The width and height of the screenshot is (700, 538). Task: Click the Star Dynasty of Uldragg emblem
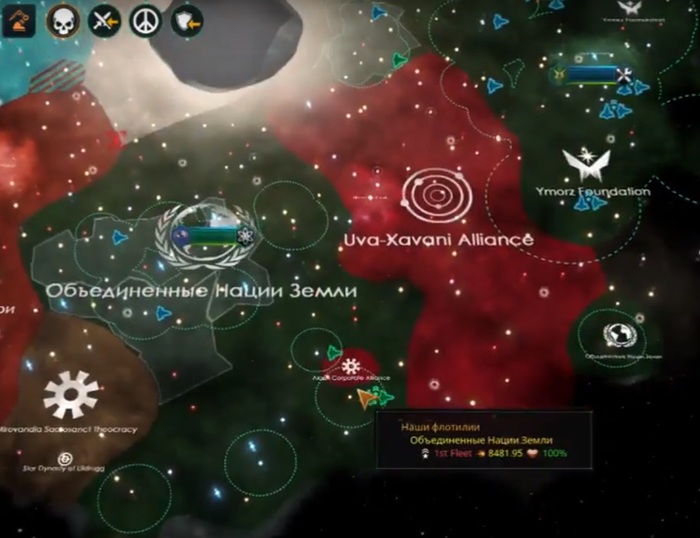66,458
